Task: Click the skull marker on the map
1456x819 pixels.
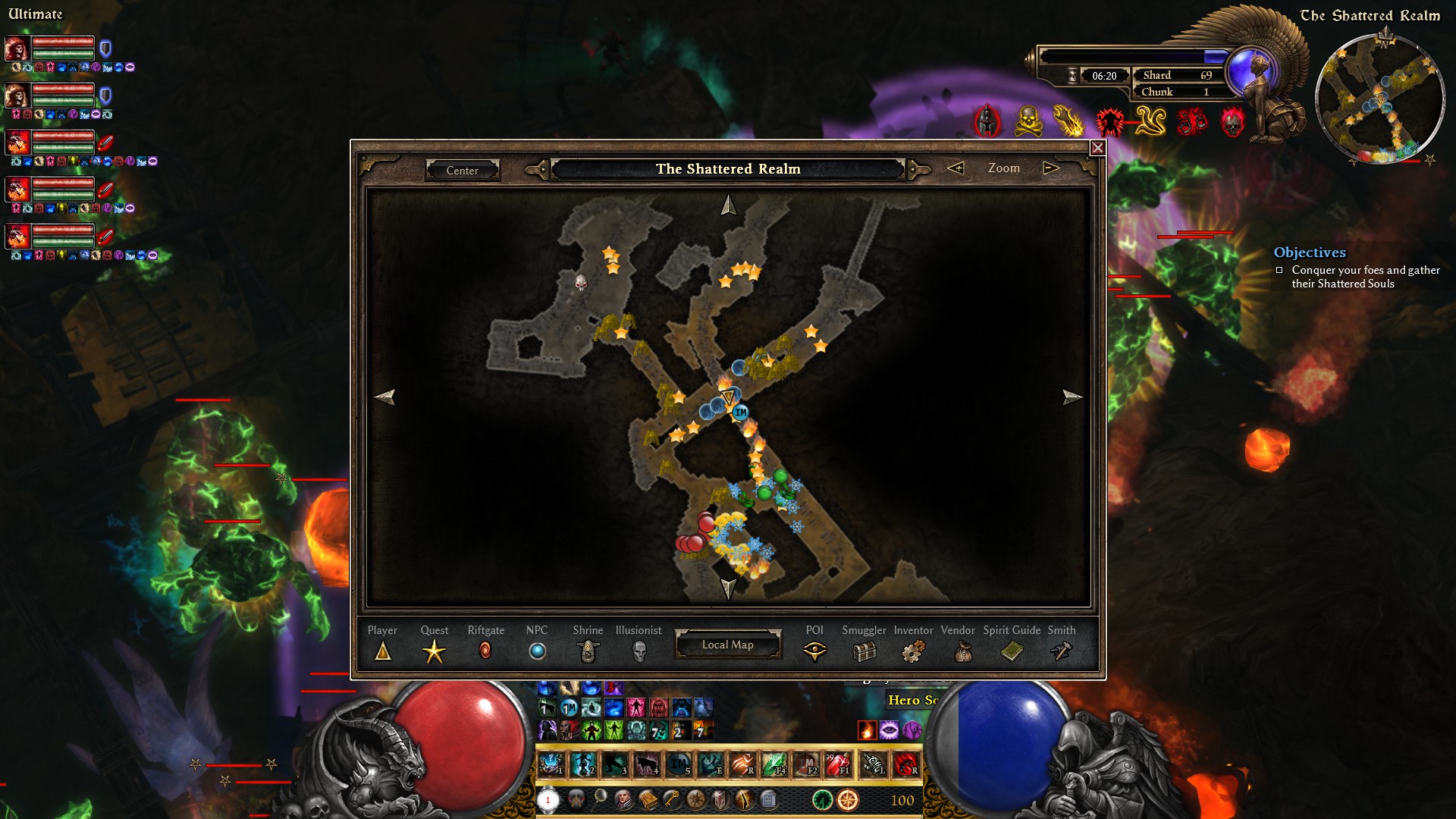Action: pyautogui.click(x=581, y=284)
